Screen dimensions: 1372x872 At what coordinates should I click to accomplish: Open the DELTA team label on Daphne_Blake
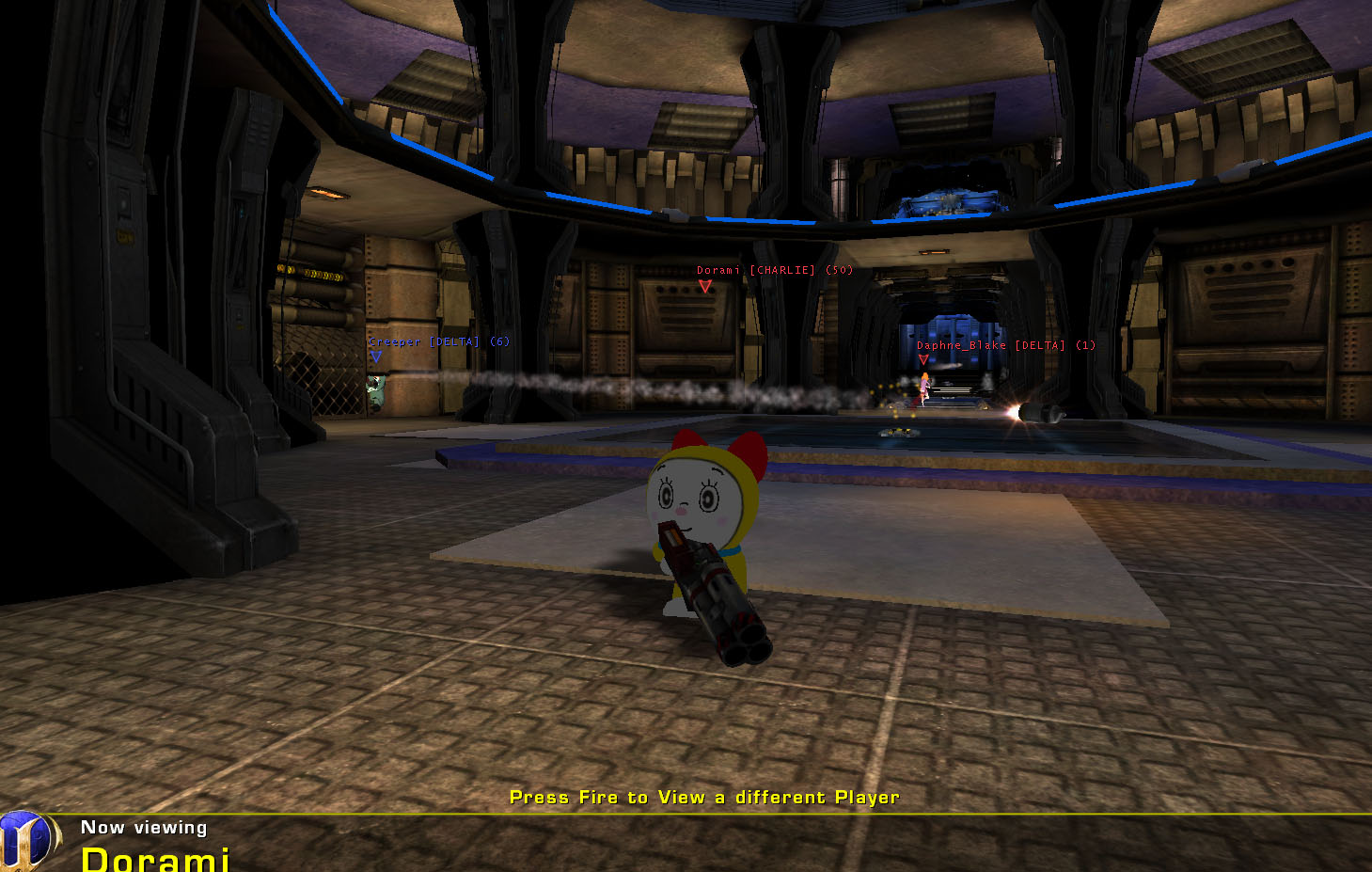pos(1039,345)
